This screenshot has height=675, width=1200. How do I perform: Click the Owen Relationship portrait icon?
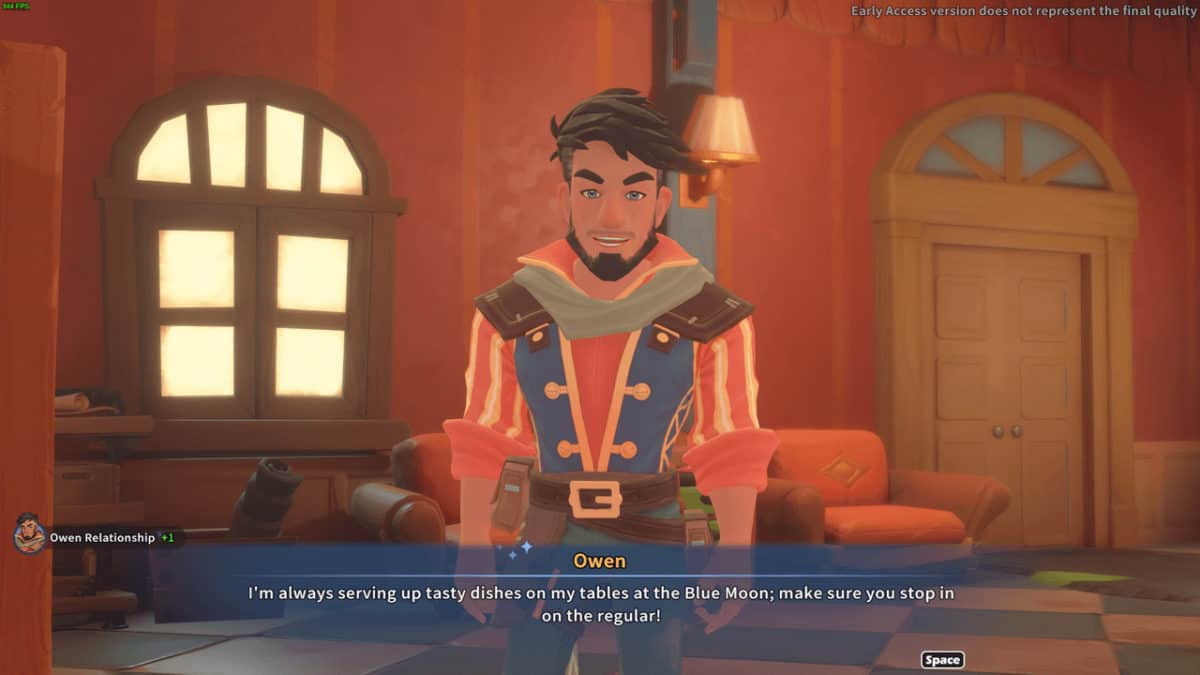click(29, 536)
